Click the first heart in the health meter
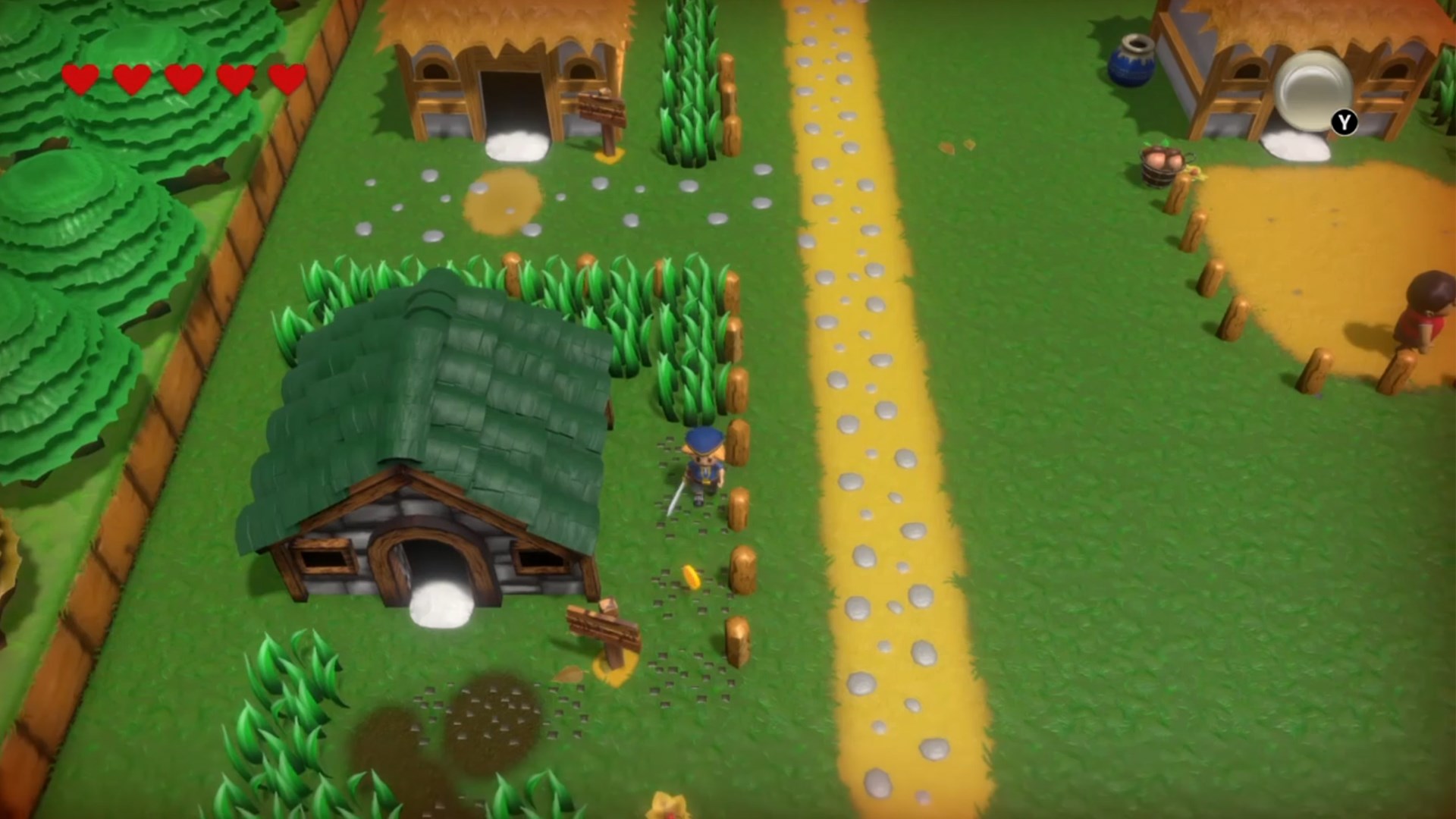Screen dimensions: 1456x819 tap(82, 78)
